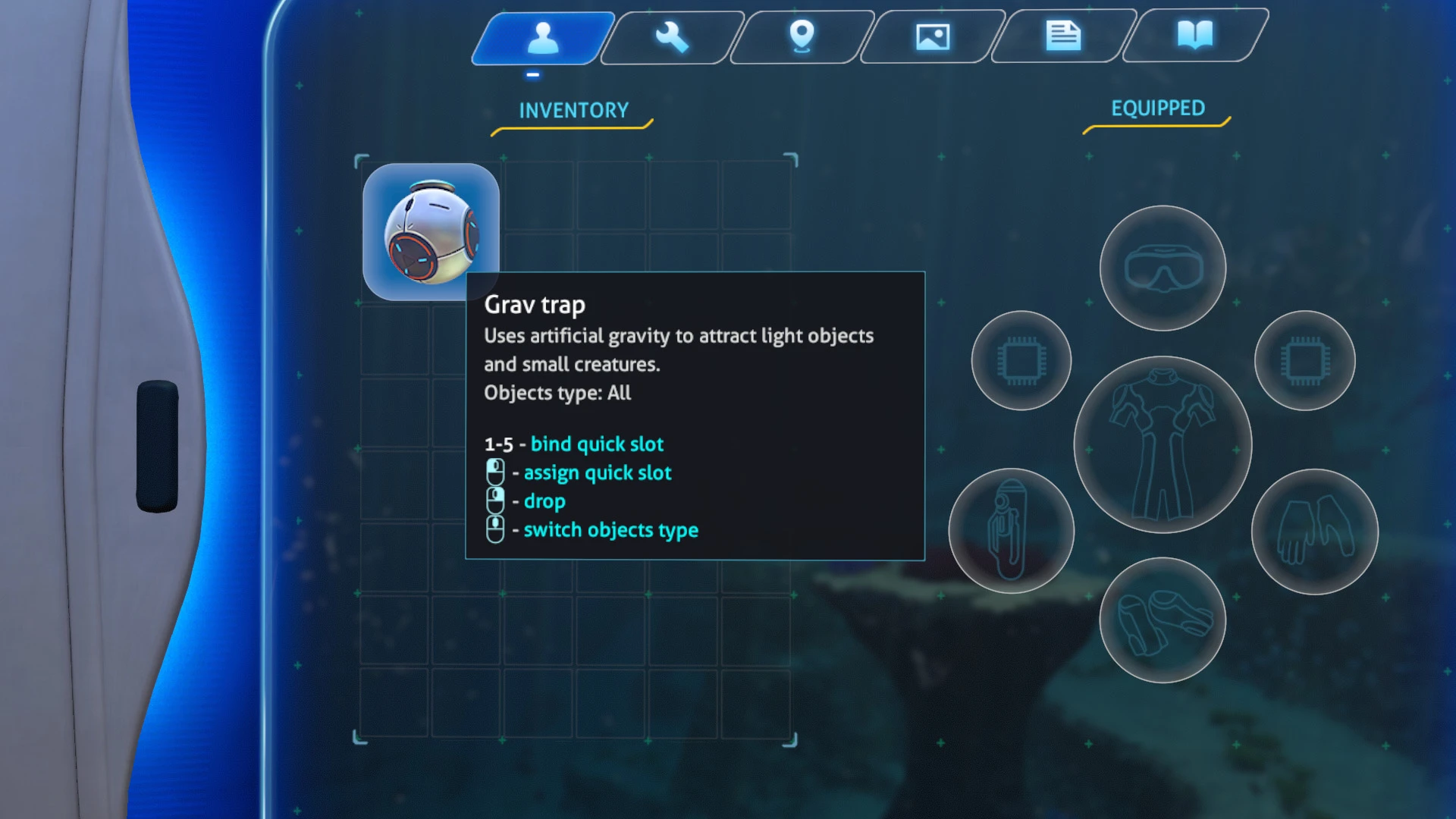
Task: Select the diving mask head slot
Action: (1163, 268)
